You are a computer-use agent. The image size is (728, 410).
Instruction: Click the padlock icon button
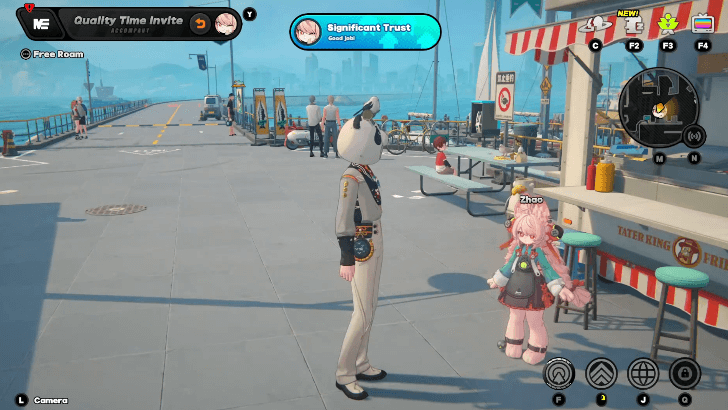point(685,373)
